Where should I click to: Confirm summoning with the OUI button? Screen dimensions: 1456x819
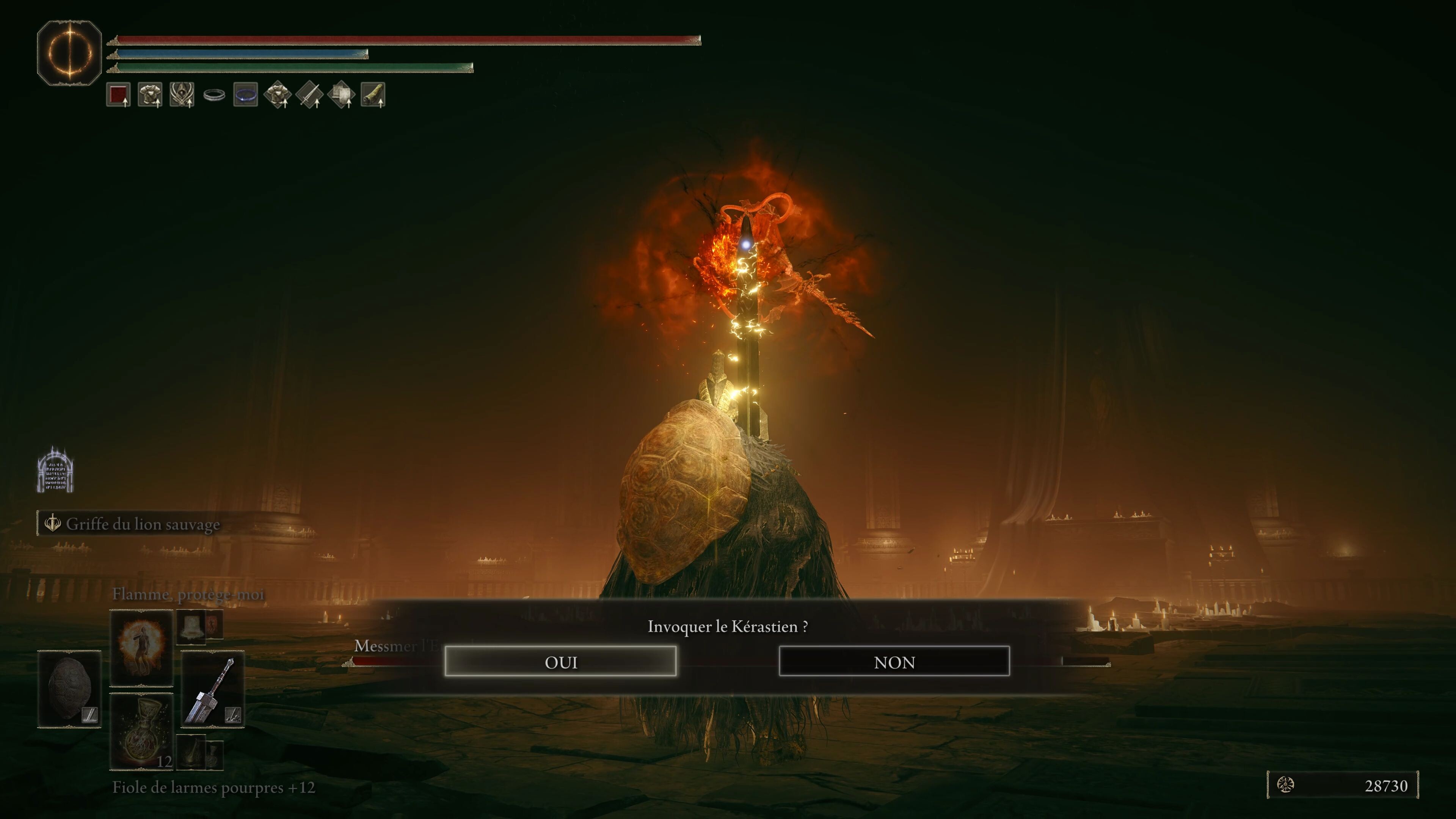pos(560,661)
